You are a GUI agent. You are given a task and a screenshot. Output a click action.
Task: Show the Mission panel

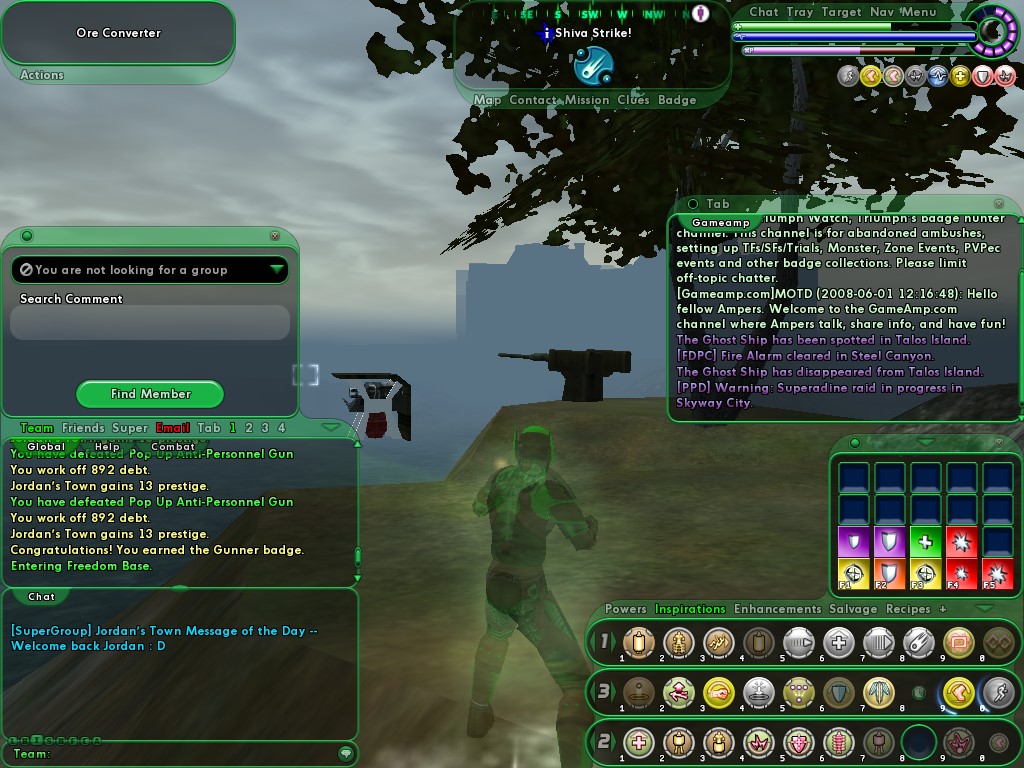[587, 100]
